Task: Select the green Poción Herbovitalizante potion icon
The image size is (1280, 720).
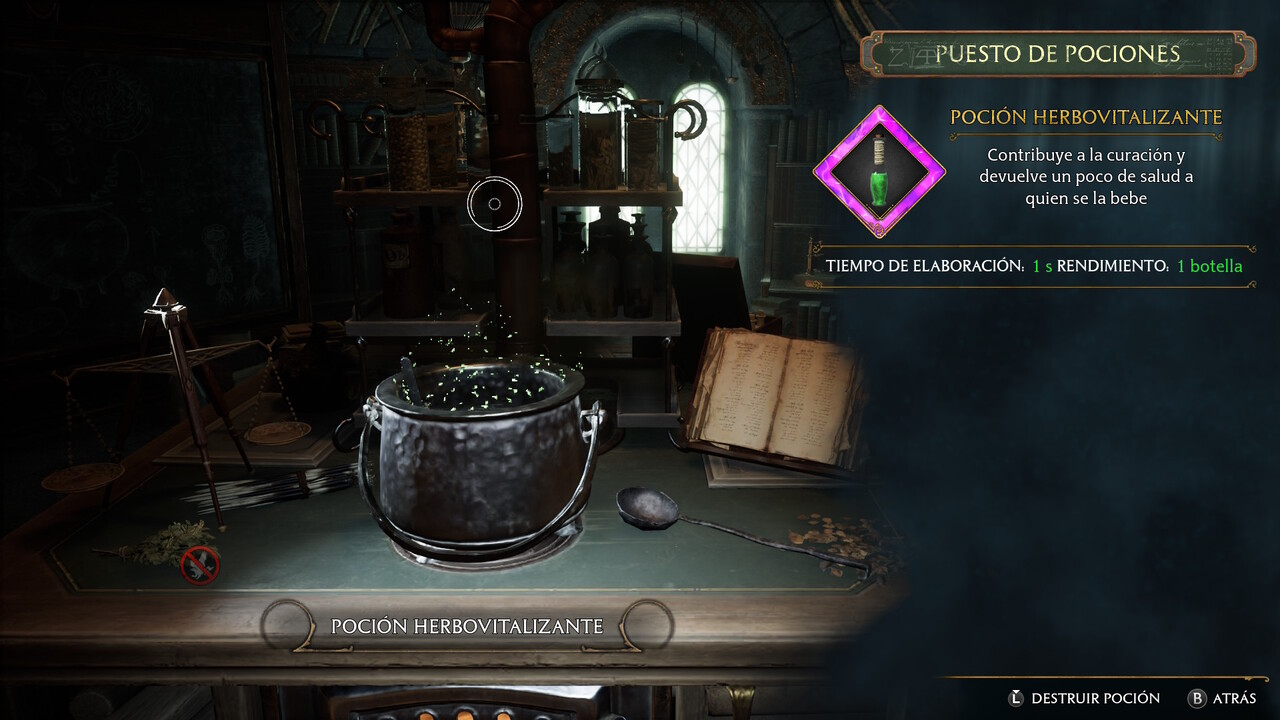Action: pos(878,171)
